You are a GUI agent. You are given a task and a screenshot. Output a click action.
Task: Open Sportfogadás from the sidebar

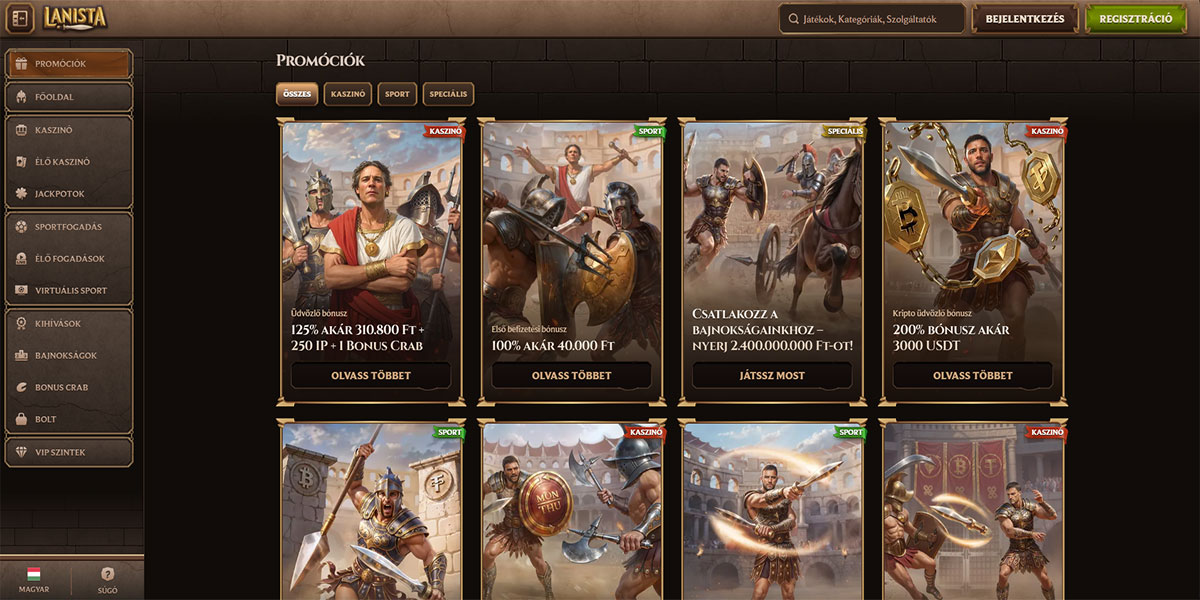click(69, 227)
